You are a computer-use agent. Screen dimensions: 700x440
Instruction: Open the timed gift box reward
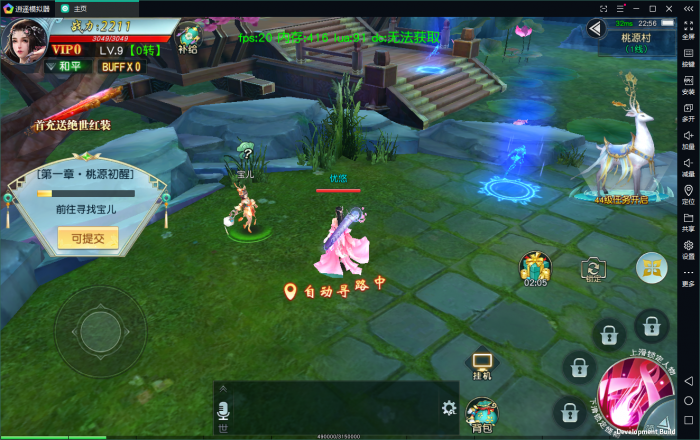(x=535, y=267)
